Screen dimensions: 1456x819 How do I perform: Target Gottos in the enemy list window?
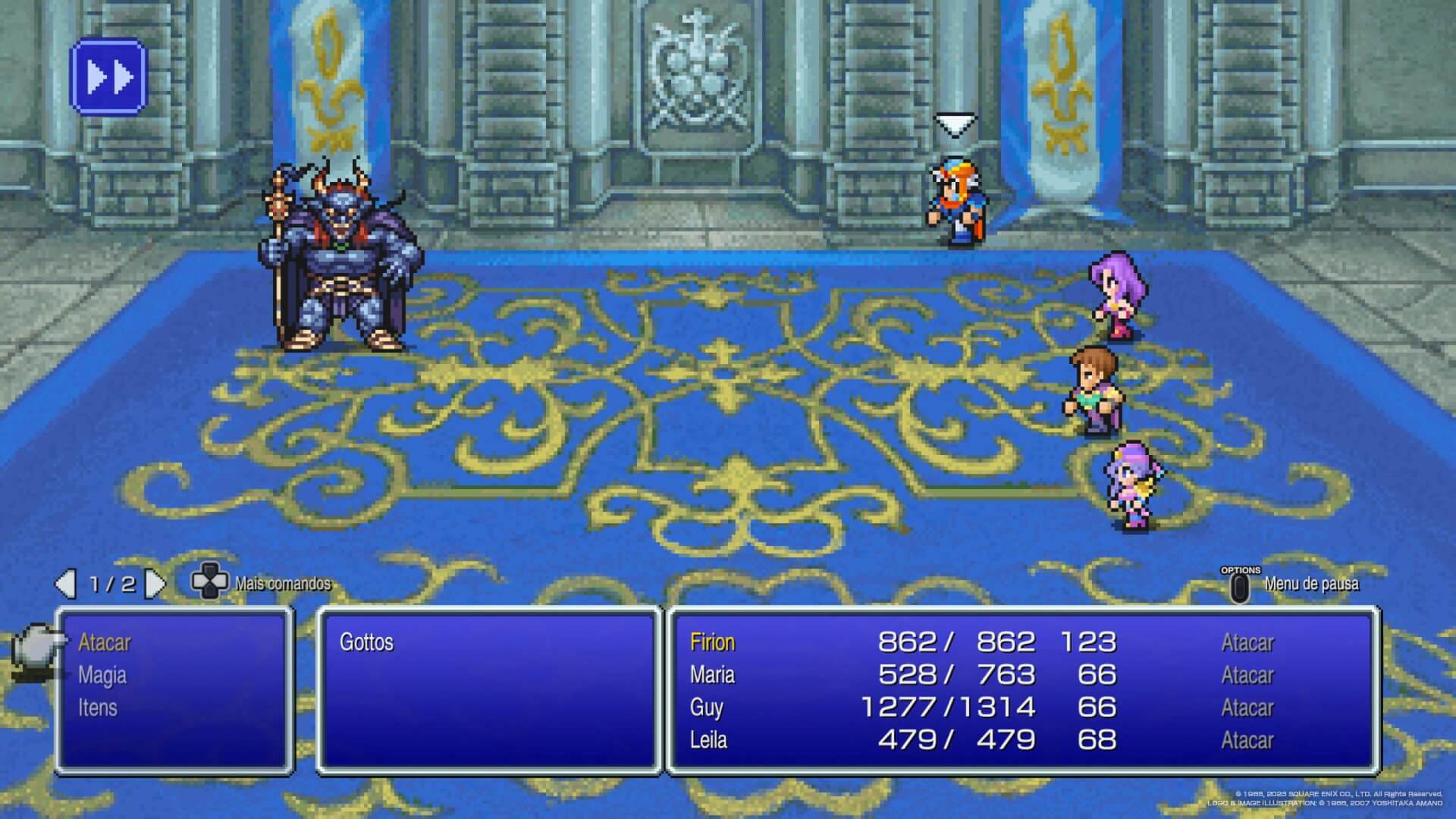(x=369, y=642)
